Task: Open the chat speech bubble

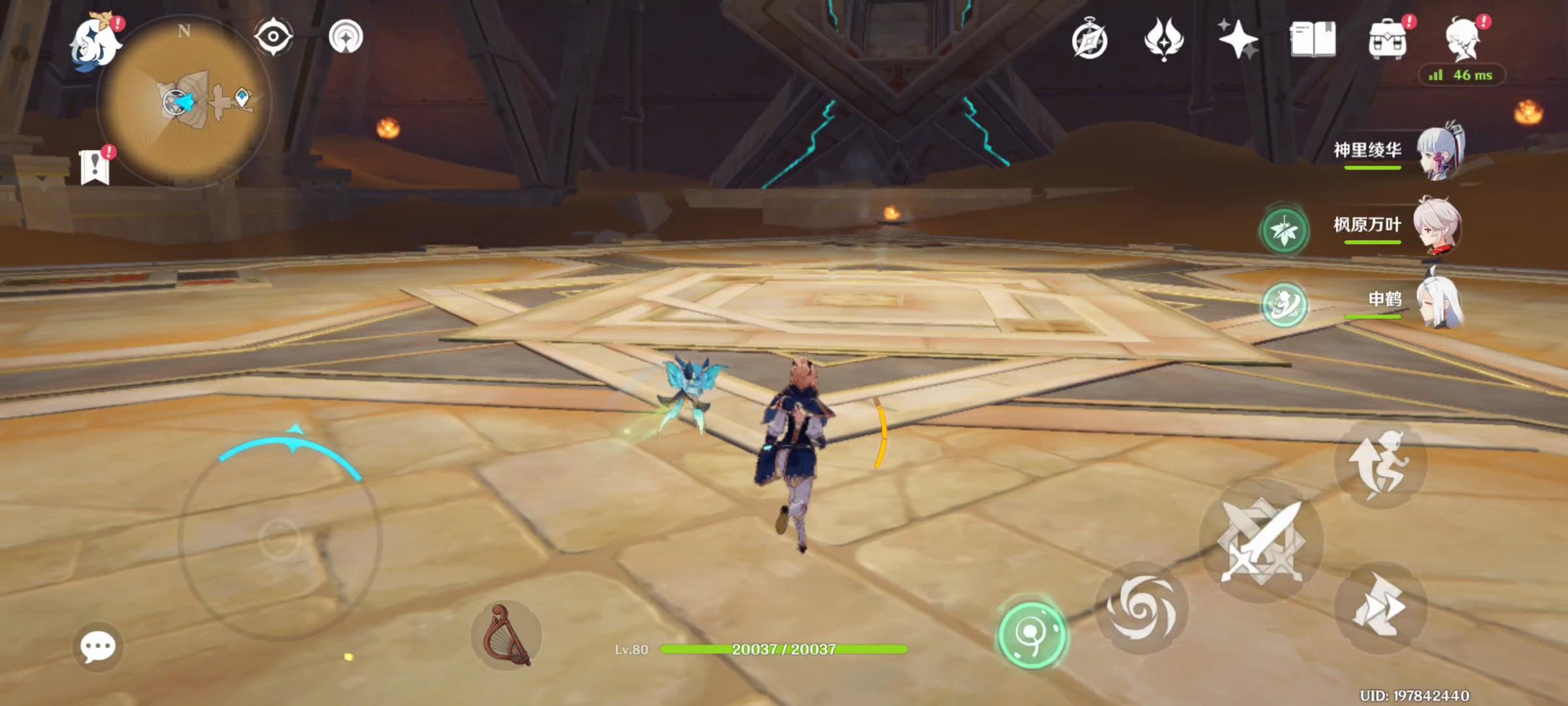Action: 98,647
